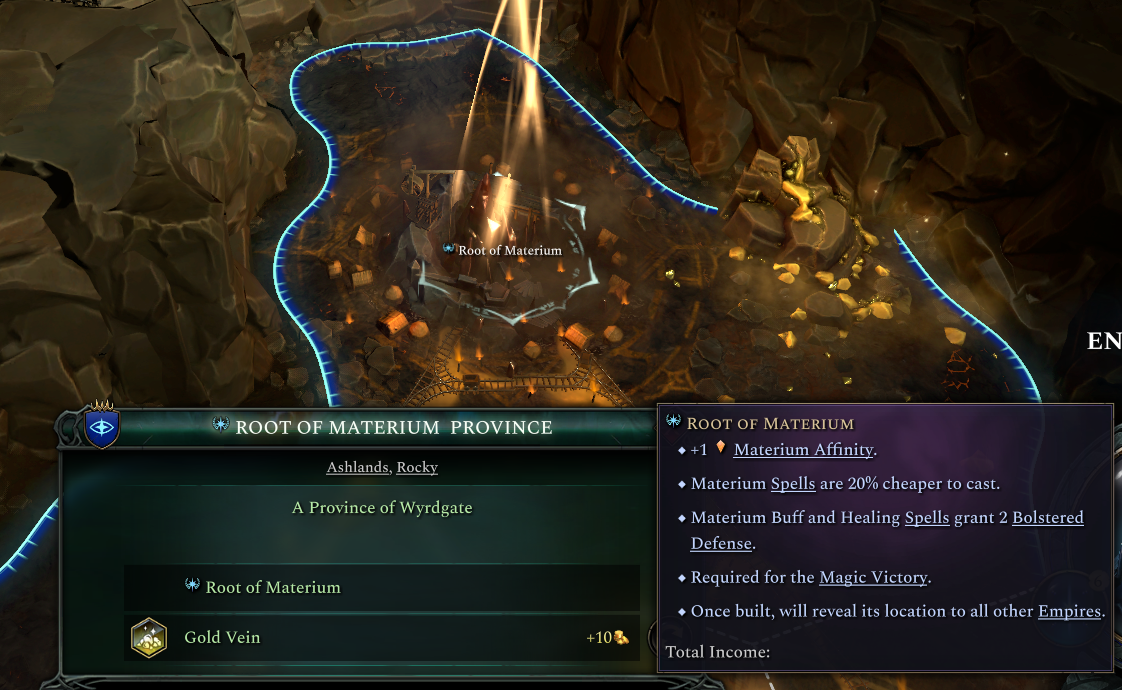
Task: Open the Rocky terrain link
Action: pyautogui.click(x=417, y=467)
